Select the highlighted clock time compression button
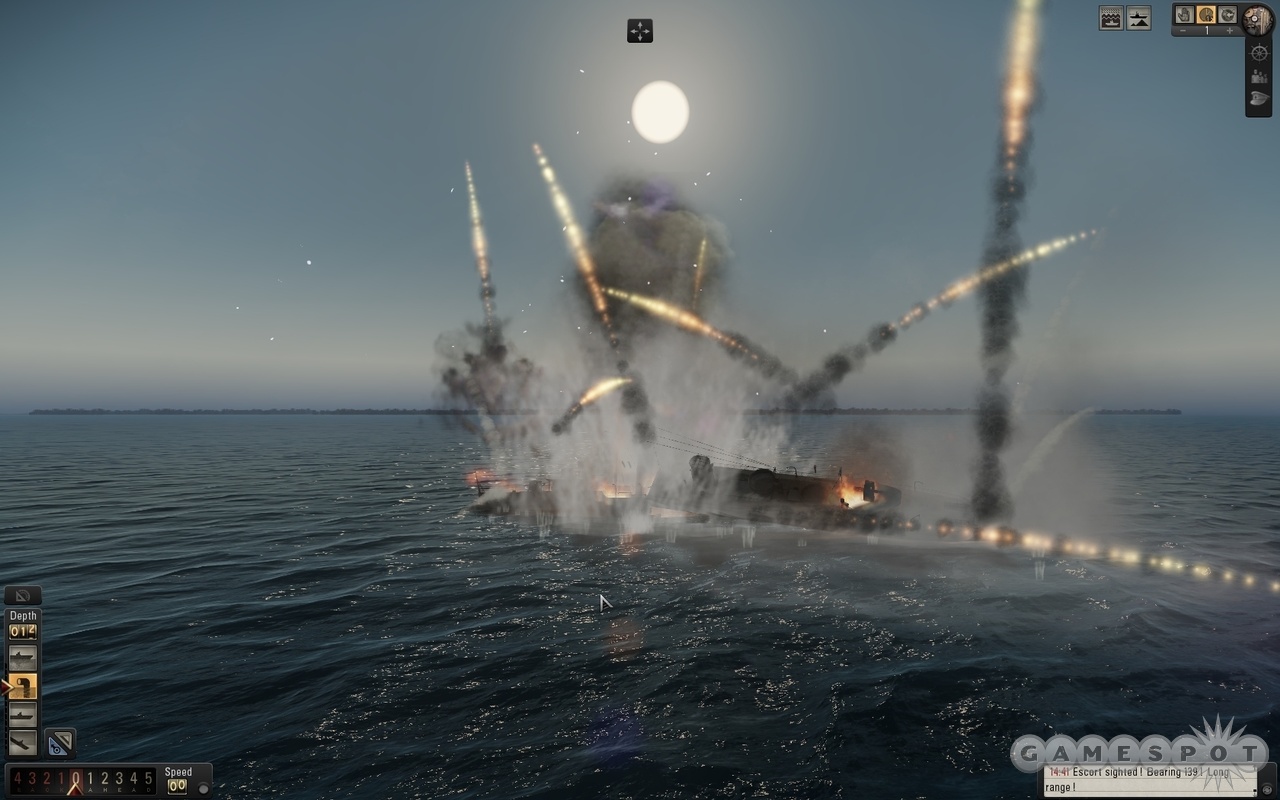 click(1206, 14)
